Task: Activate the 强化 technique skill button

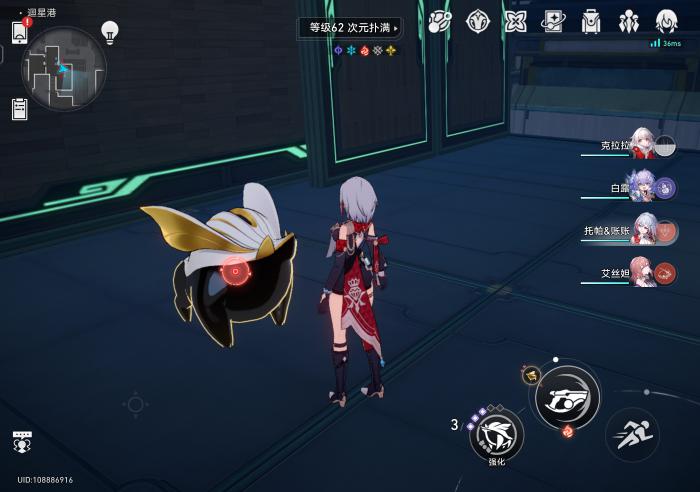Action: pyautogui.click(x=496, y=434)
